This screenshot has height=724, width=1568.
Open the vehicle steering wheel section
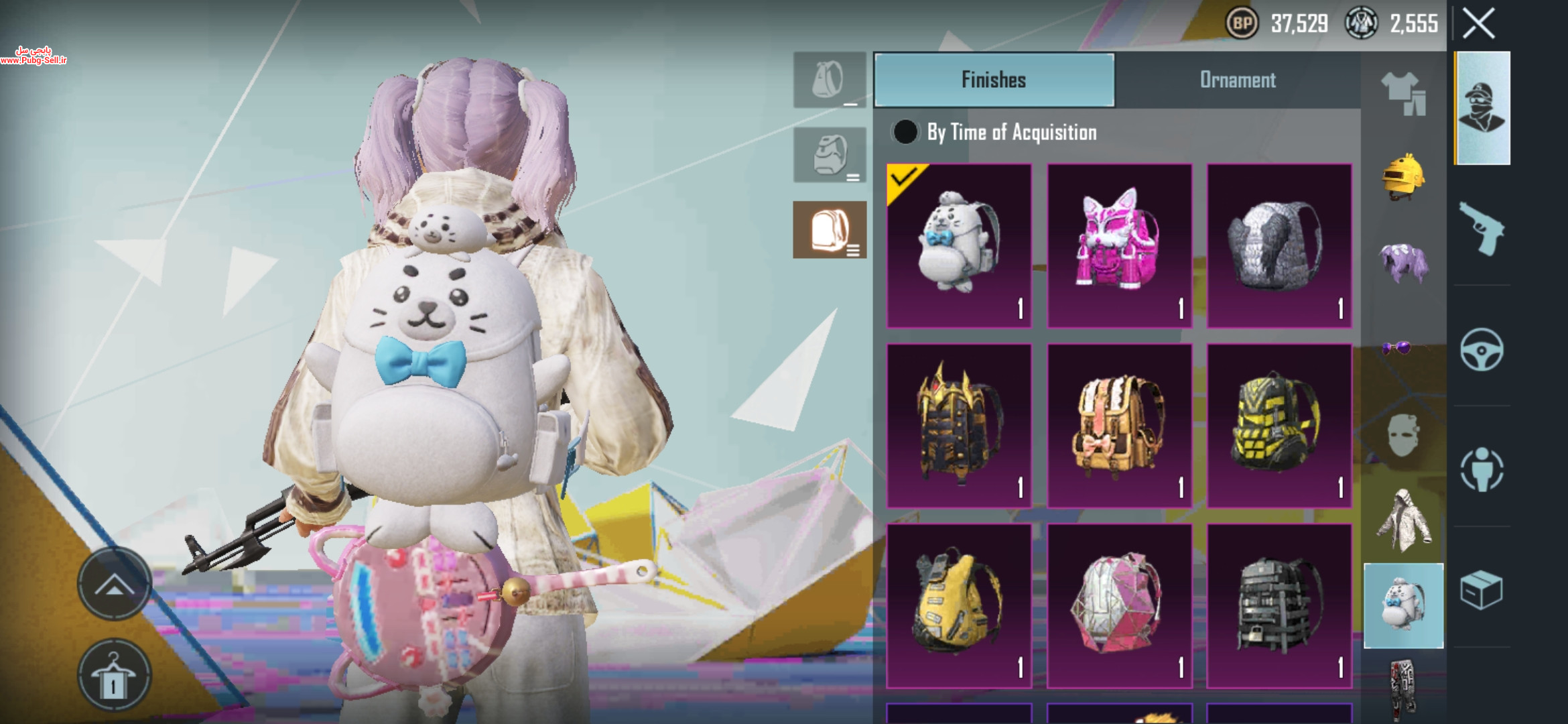coord(1482,349)
